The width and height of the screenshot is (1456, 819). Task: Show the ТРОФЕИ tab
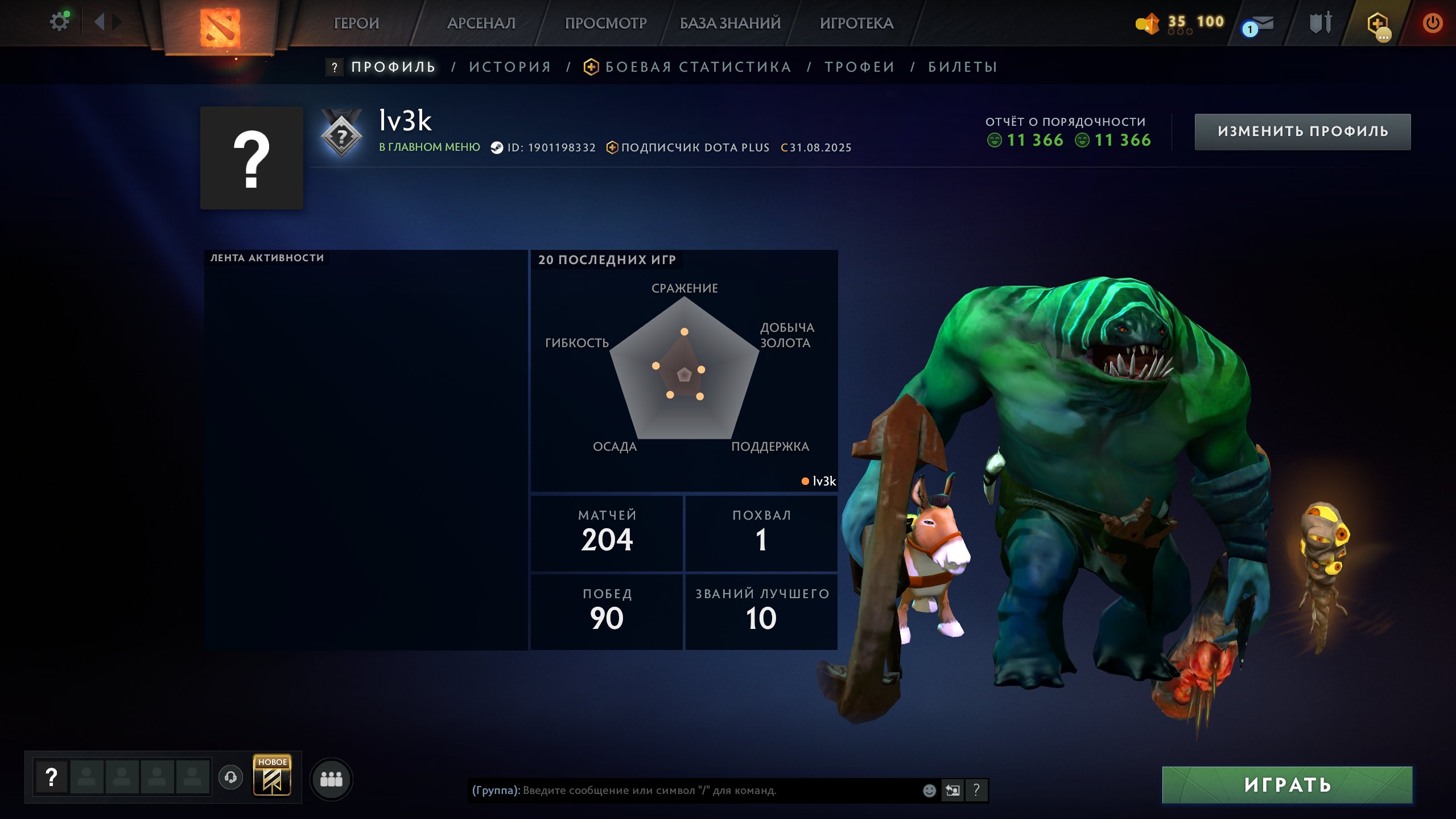860,67
